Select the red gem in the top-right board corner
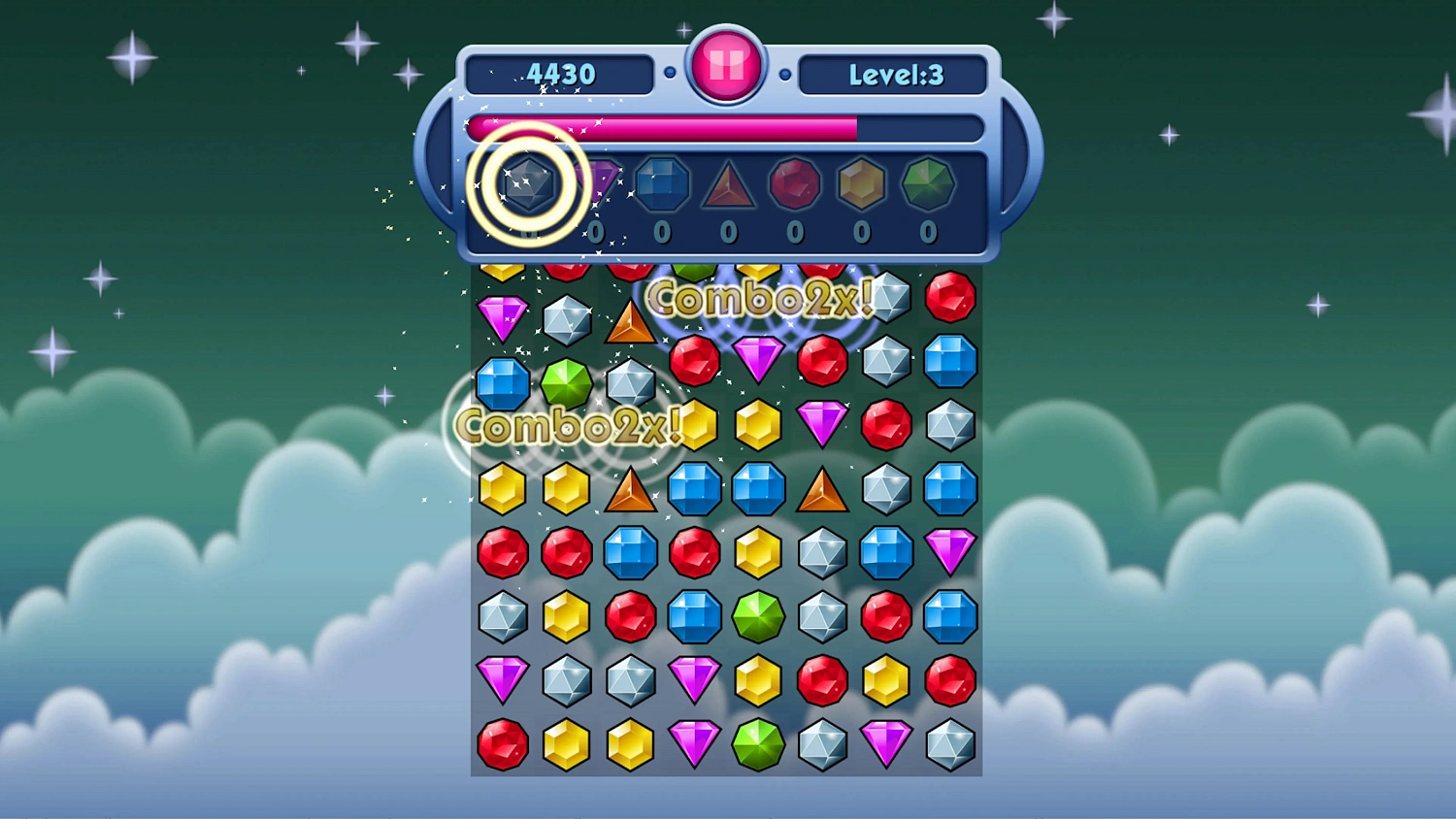This screenshot has height=819, width=1456. click(x=949, y=298)
